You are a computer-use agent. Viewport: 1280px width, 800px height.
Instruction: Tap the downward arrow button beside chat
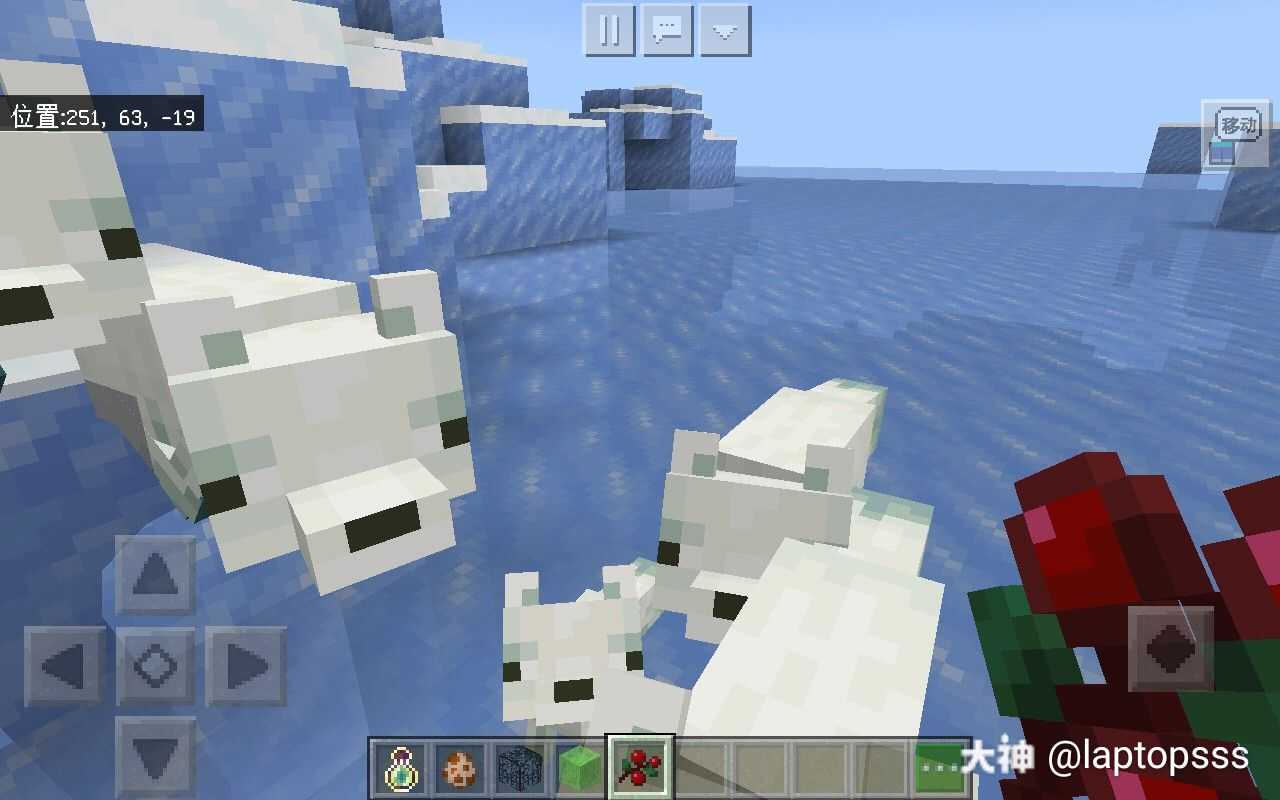pyautogui.click(x=725, y=30)
